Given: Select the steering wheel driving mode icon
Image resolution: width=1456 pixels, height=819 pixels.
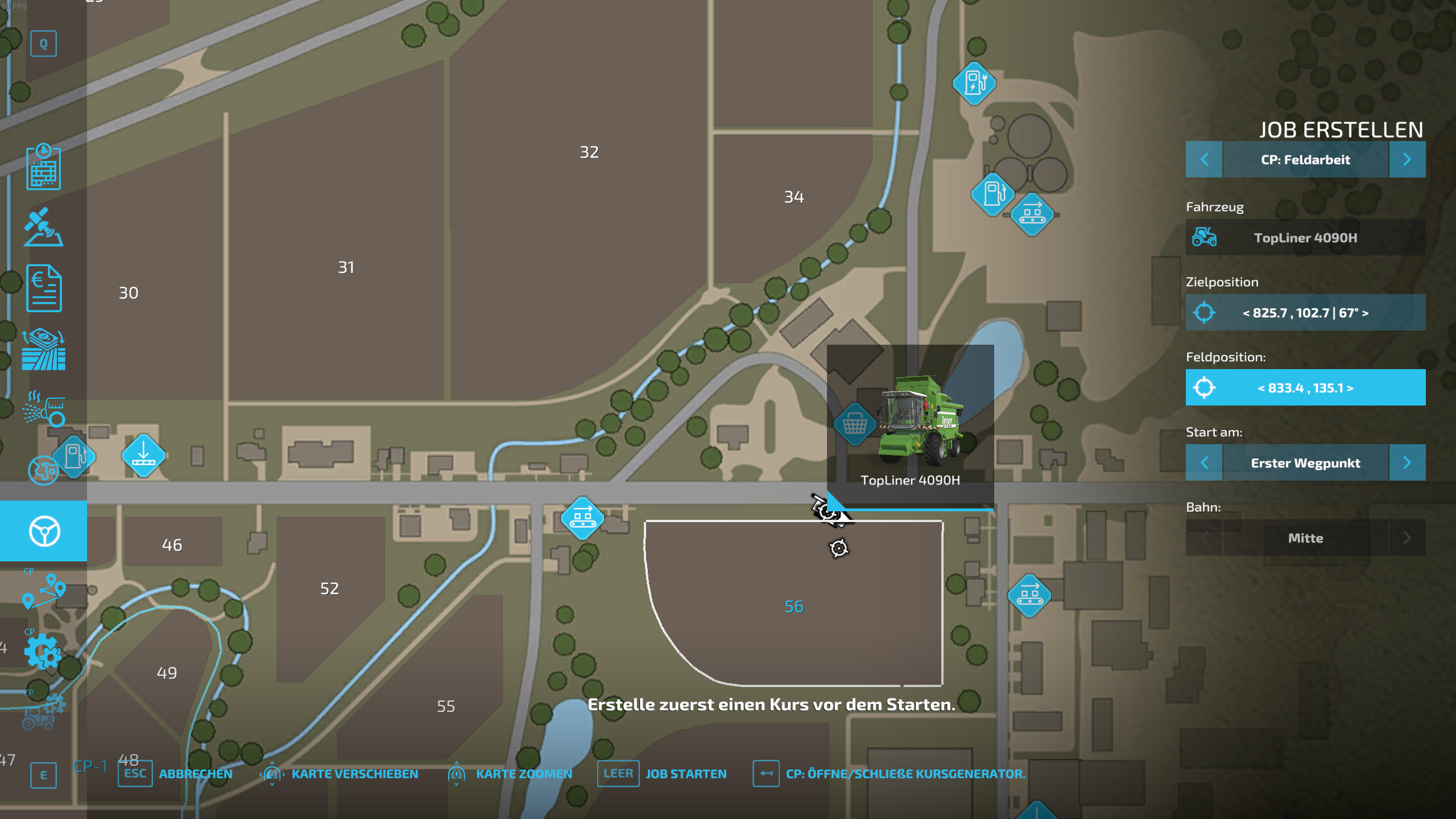Looking at the screenshot, I should (x=43, y=532).
